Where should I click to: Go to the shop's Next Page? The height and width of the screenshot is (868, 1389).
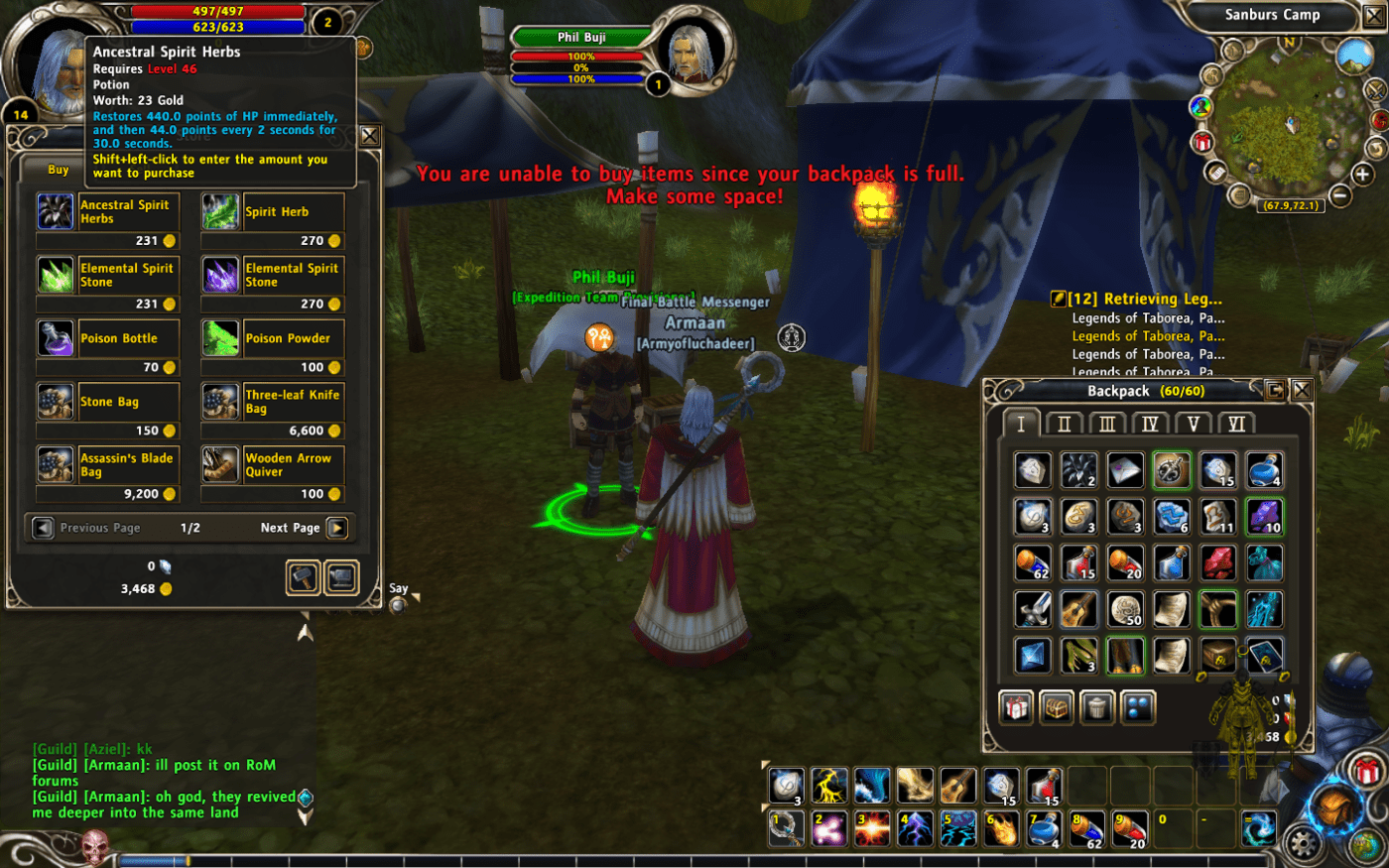point(337,528)
